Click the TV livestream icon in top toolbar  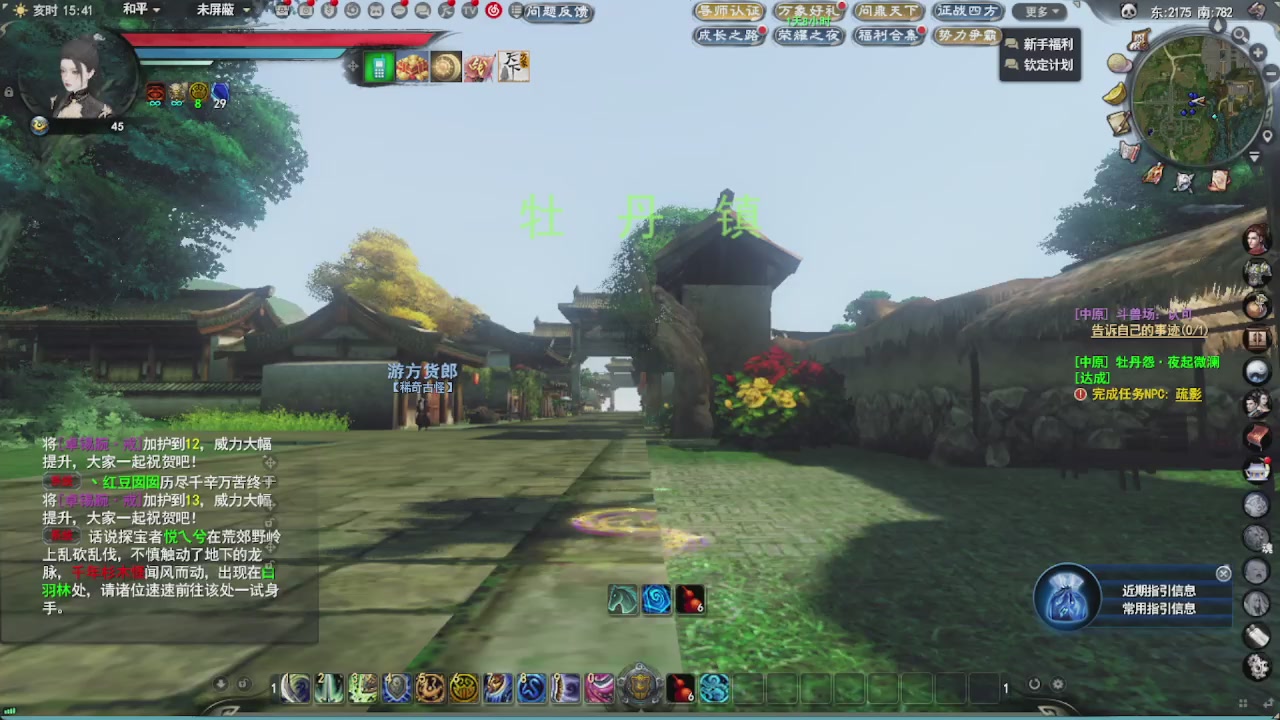tap(468, 10)
